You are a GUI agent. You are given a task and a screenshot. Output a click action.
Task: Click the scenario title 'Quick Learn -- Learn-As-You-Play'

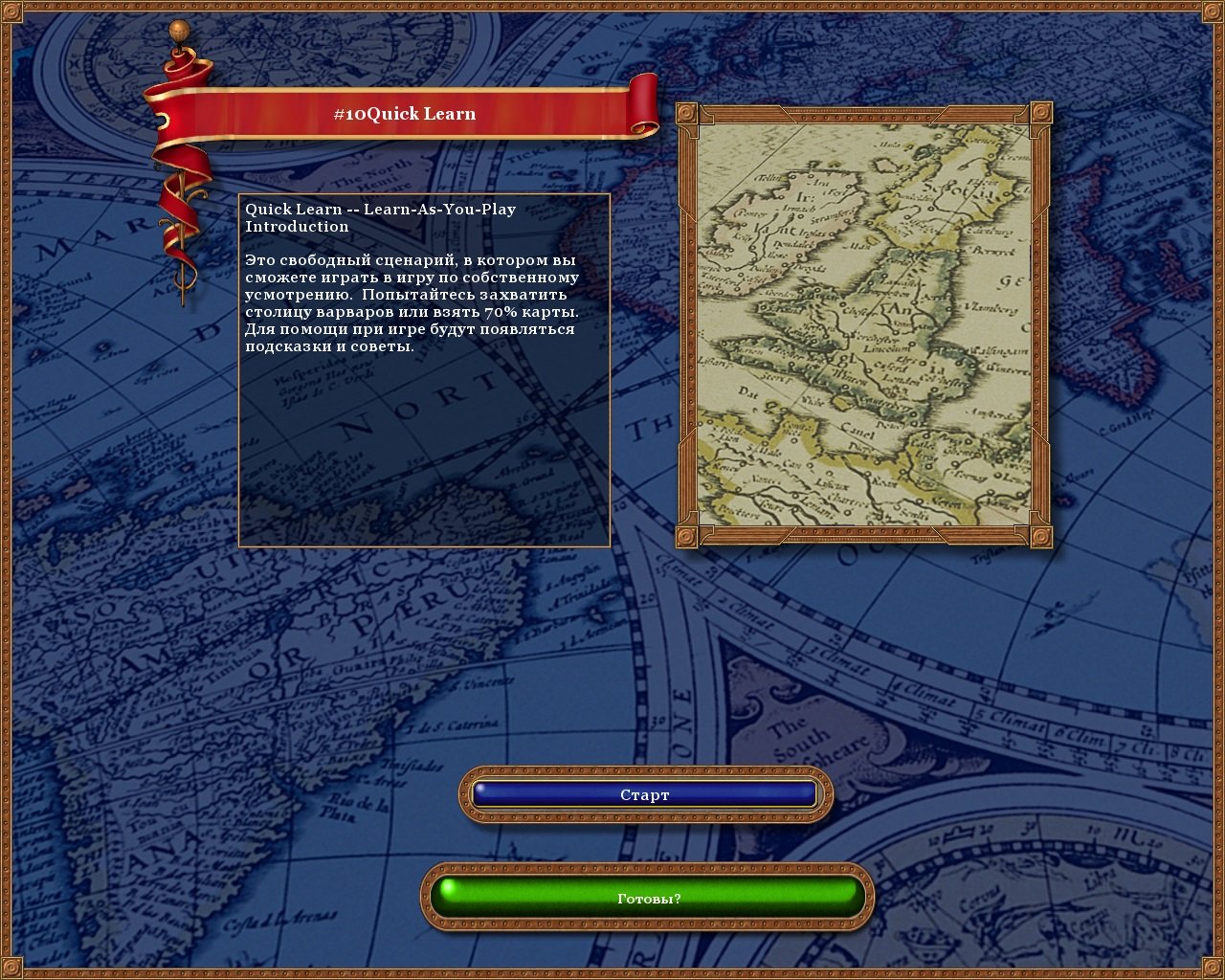379,209
